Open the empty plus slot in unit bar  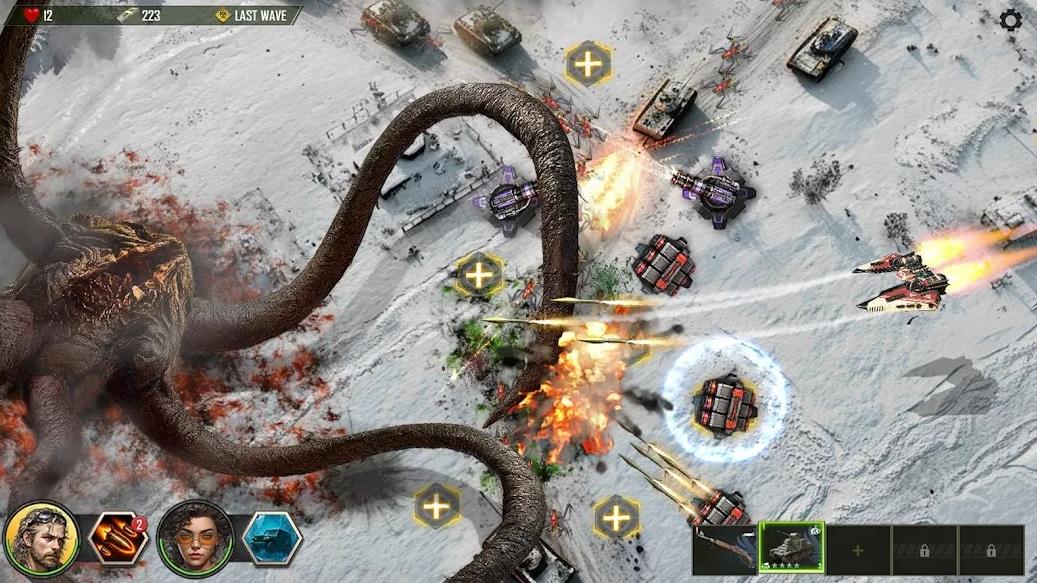click(x=857, y=550)
